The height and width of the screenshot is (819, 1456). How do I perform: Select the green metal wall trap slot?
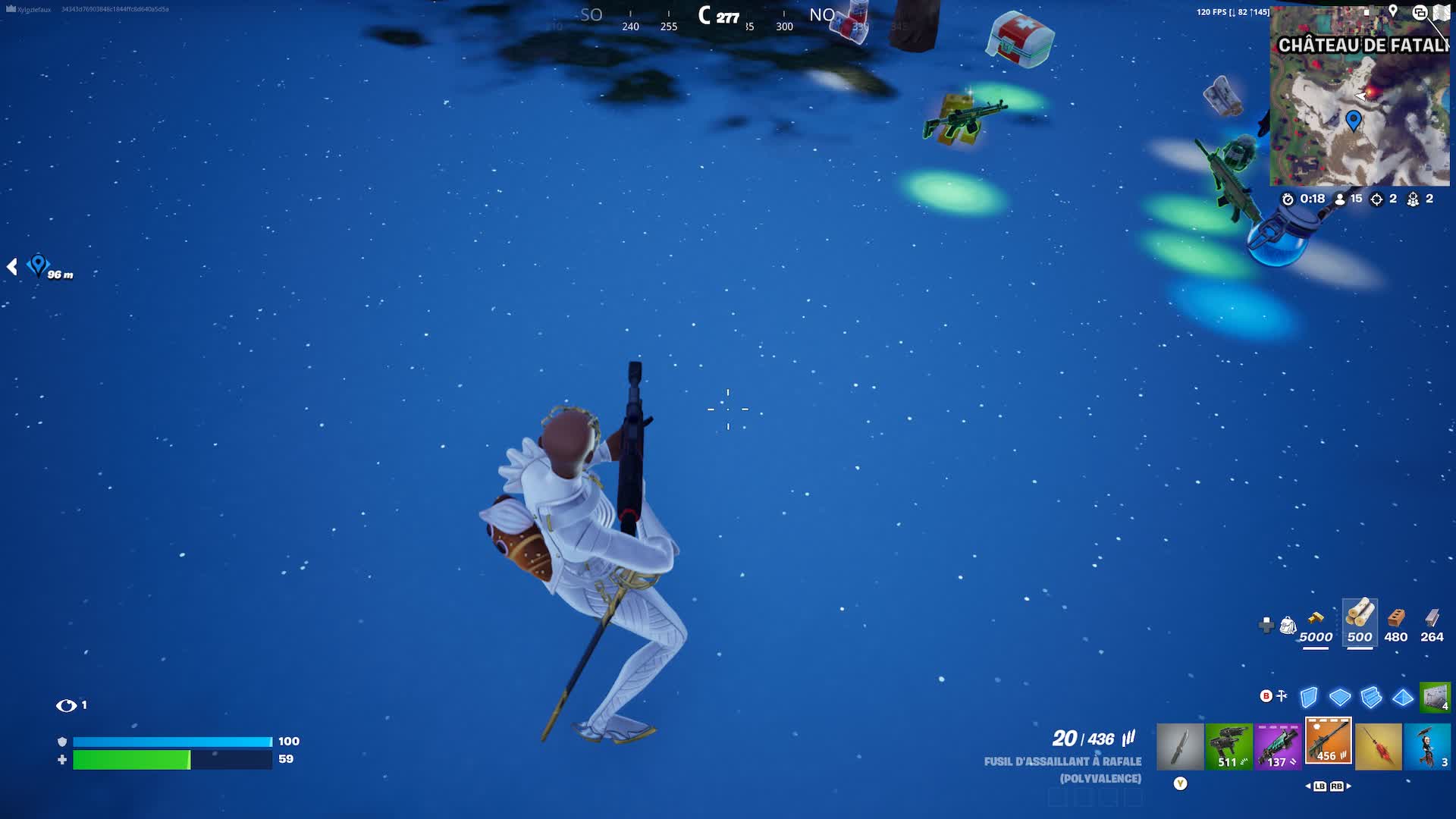[1434, 697]
